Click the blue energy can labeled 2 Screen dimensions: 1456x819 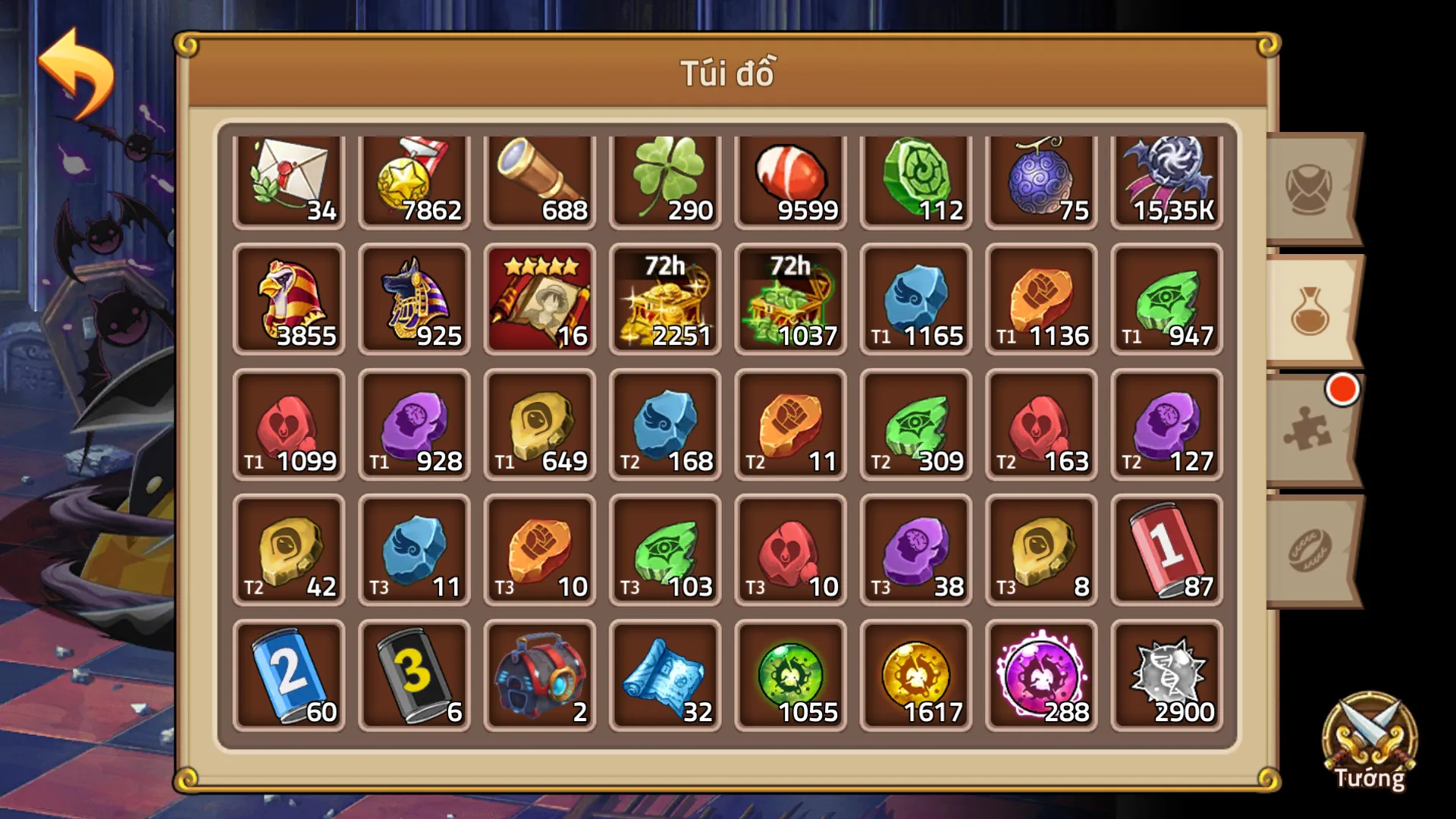(290, 675)
